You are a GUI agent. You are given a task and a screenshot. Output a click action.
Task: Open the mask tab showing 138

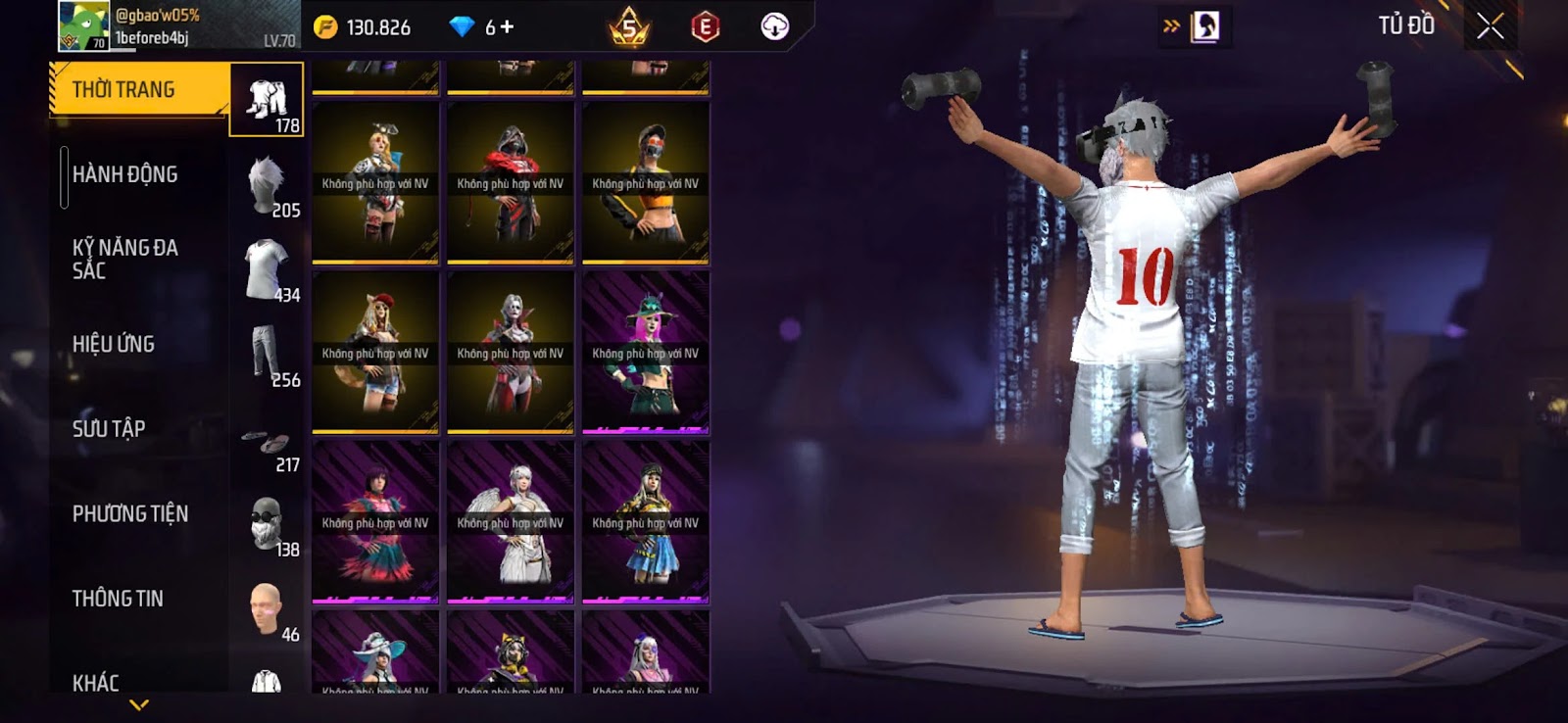pos(267,524)
